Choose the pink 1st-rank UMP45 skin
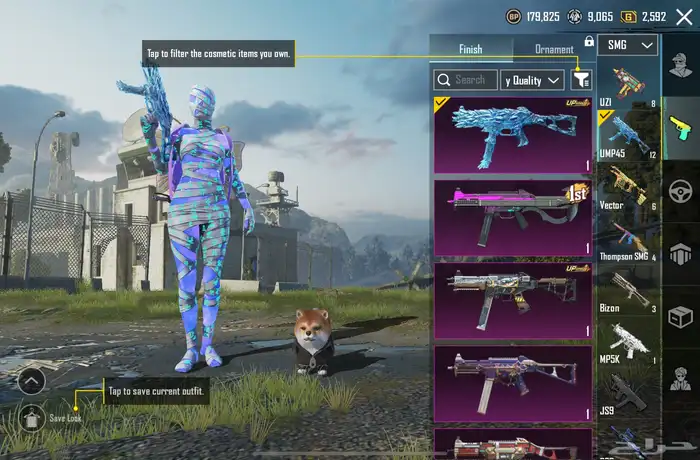 513,217
